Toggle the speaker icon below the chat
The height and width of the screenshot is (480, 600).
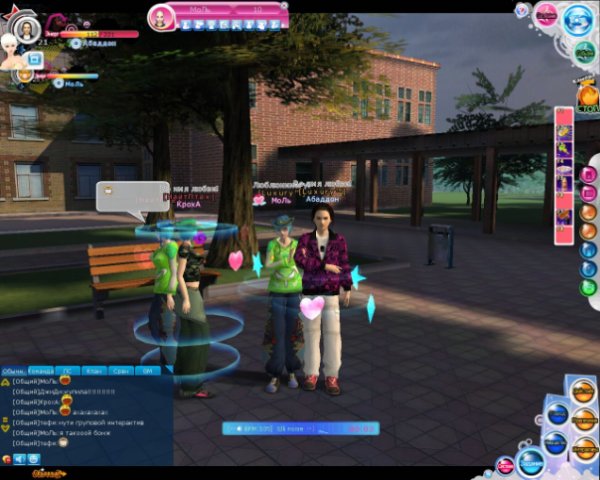pos(19,458)
